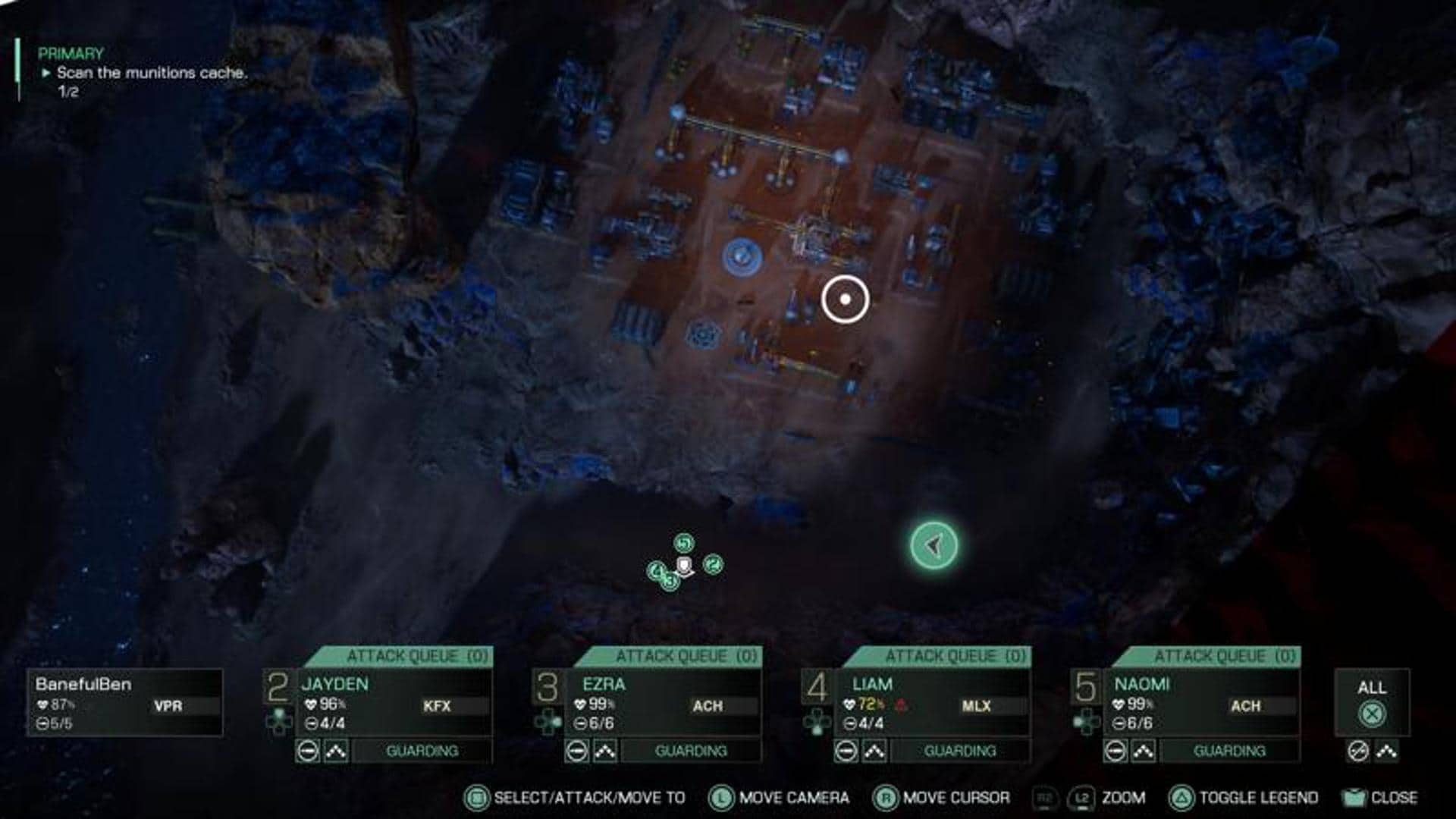Click the formation icon under the ALL box
Screen dimensions: 1456x819
(1386, 752)
